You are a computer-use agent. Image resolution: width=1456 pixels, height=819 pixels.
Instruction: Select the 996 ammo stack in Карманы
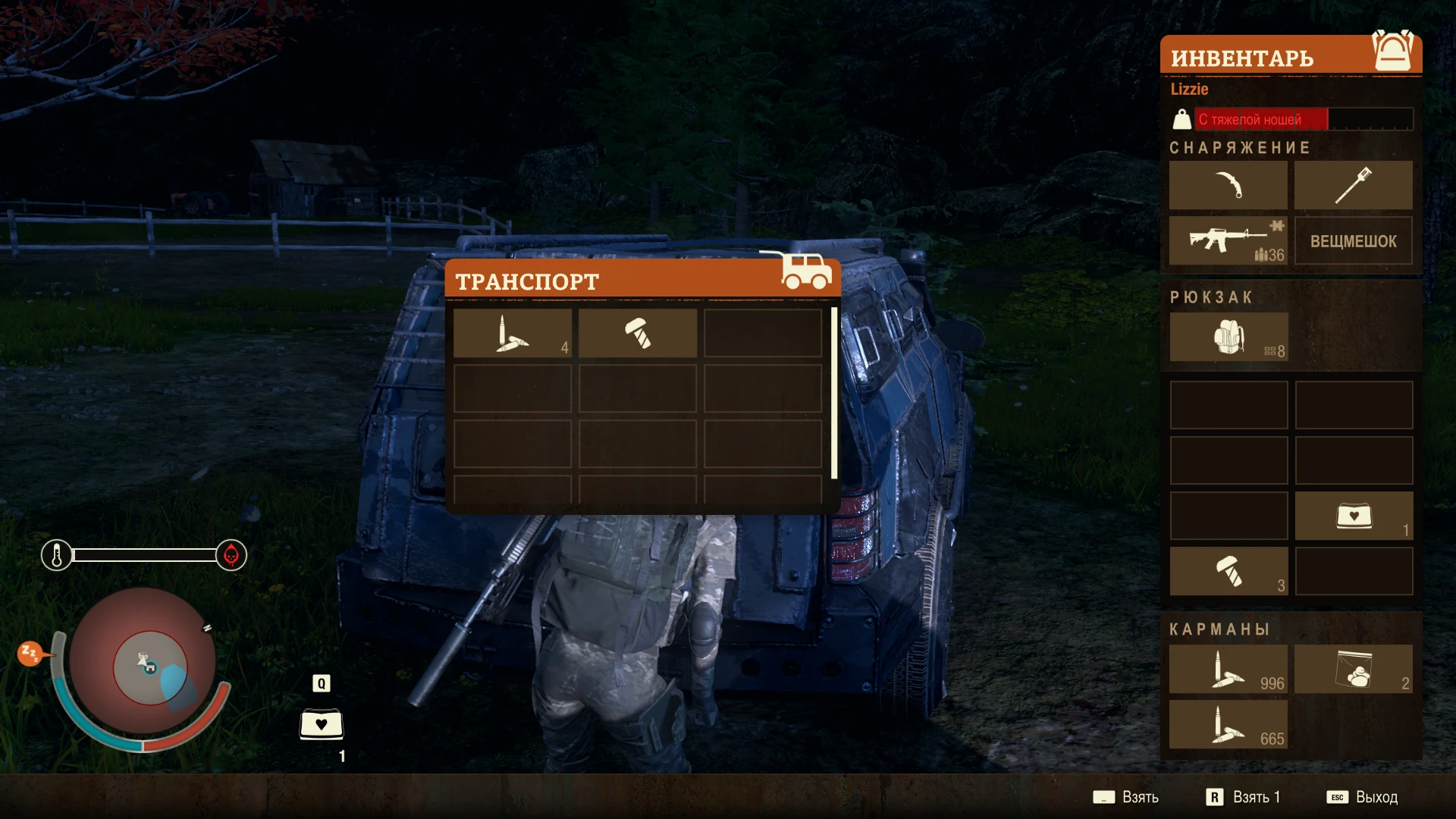tap(1228, 668)
